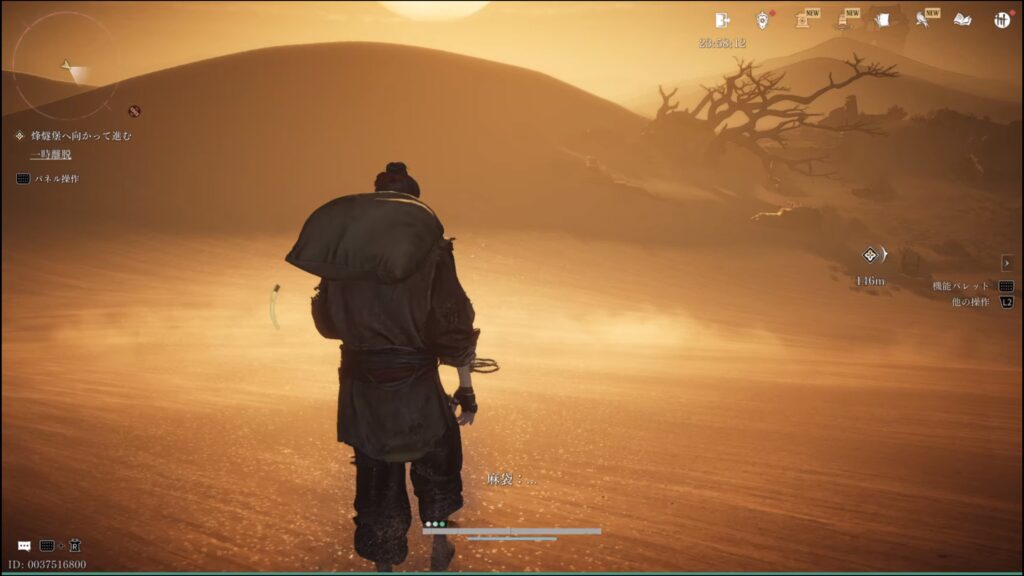Open the circular minimap
Viewport: 1024px width, 576px height.
[65, 65]
